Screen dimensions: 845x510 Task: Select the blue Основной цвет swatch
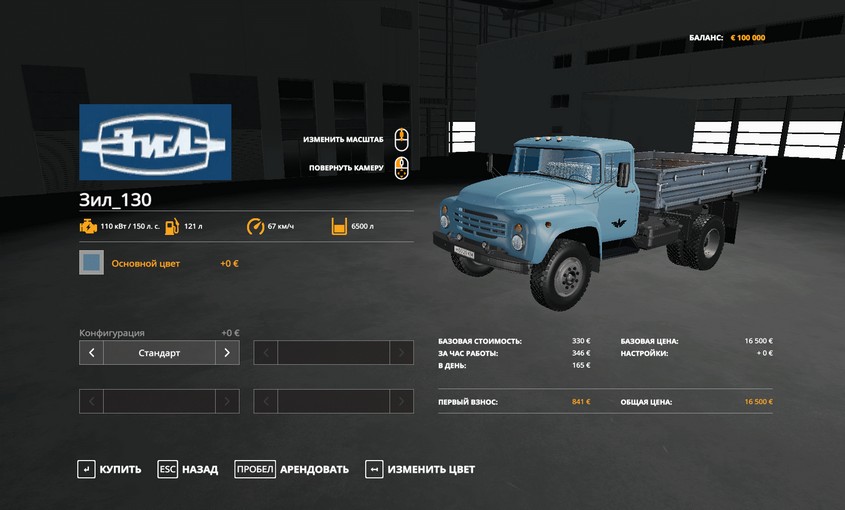[x=91, y=263]
